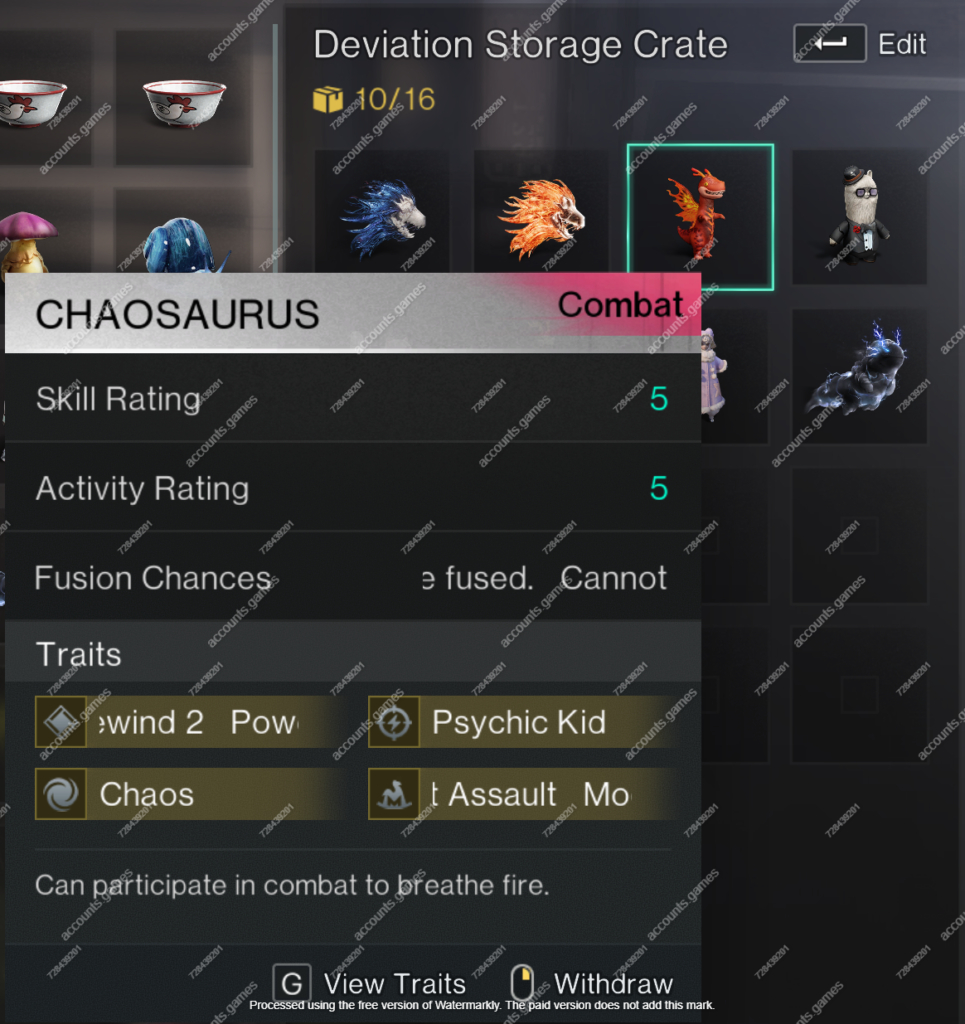Select the llama in tuxedo deviation
The height and width of the screenshot is (1024, 965).
point(859,218)
